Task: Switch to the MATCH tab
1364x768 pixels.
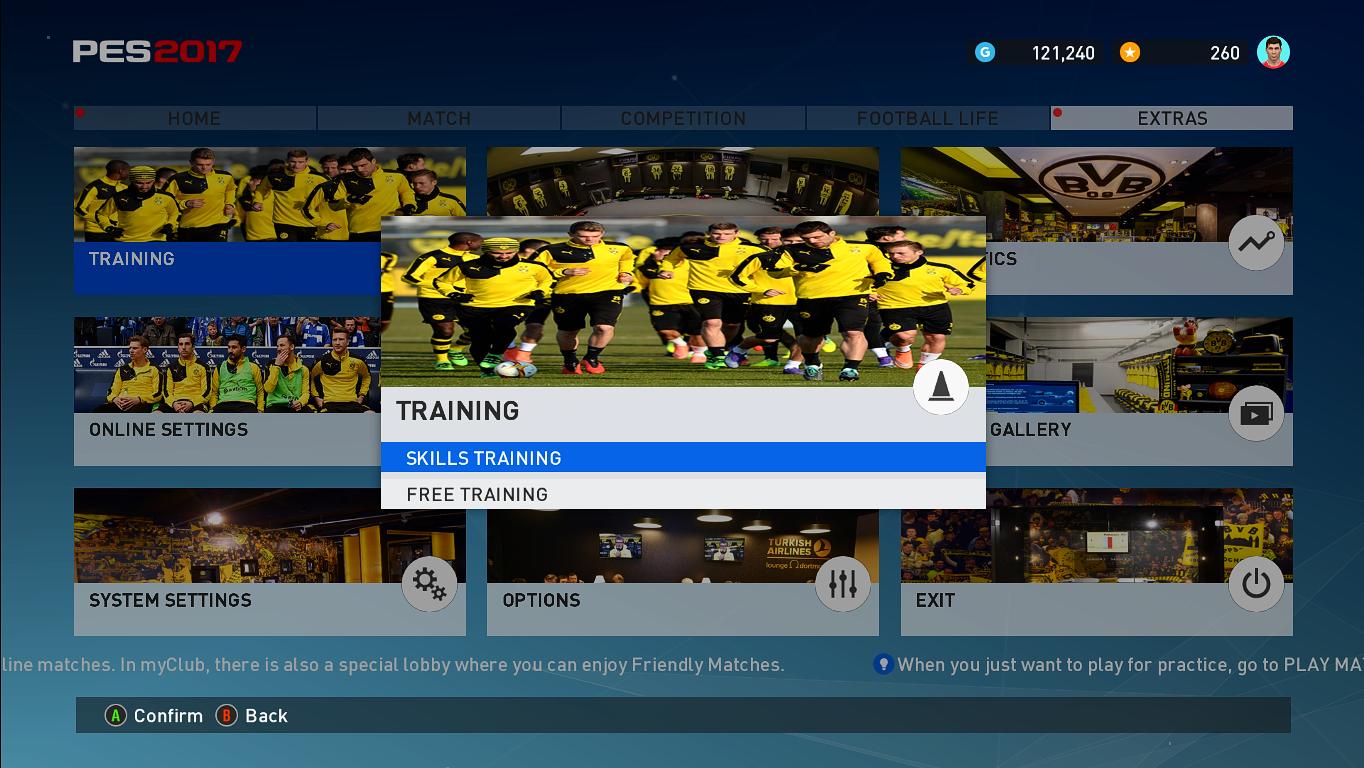Action: 439,118
